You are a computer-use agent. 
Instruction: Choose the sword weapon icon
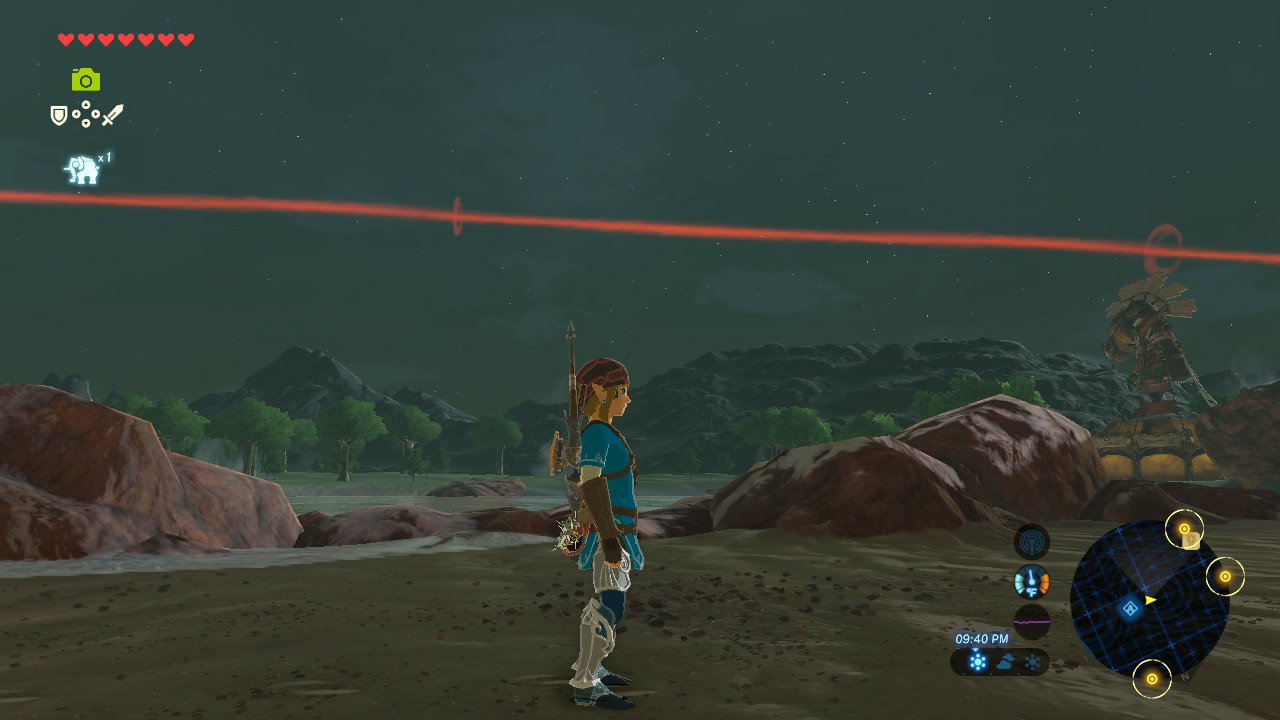point(112,115)
